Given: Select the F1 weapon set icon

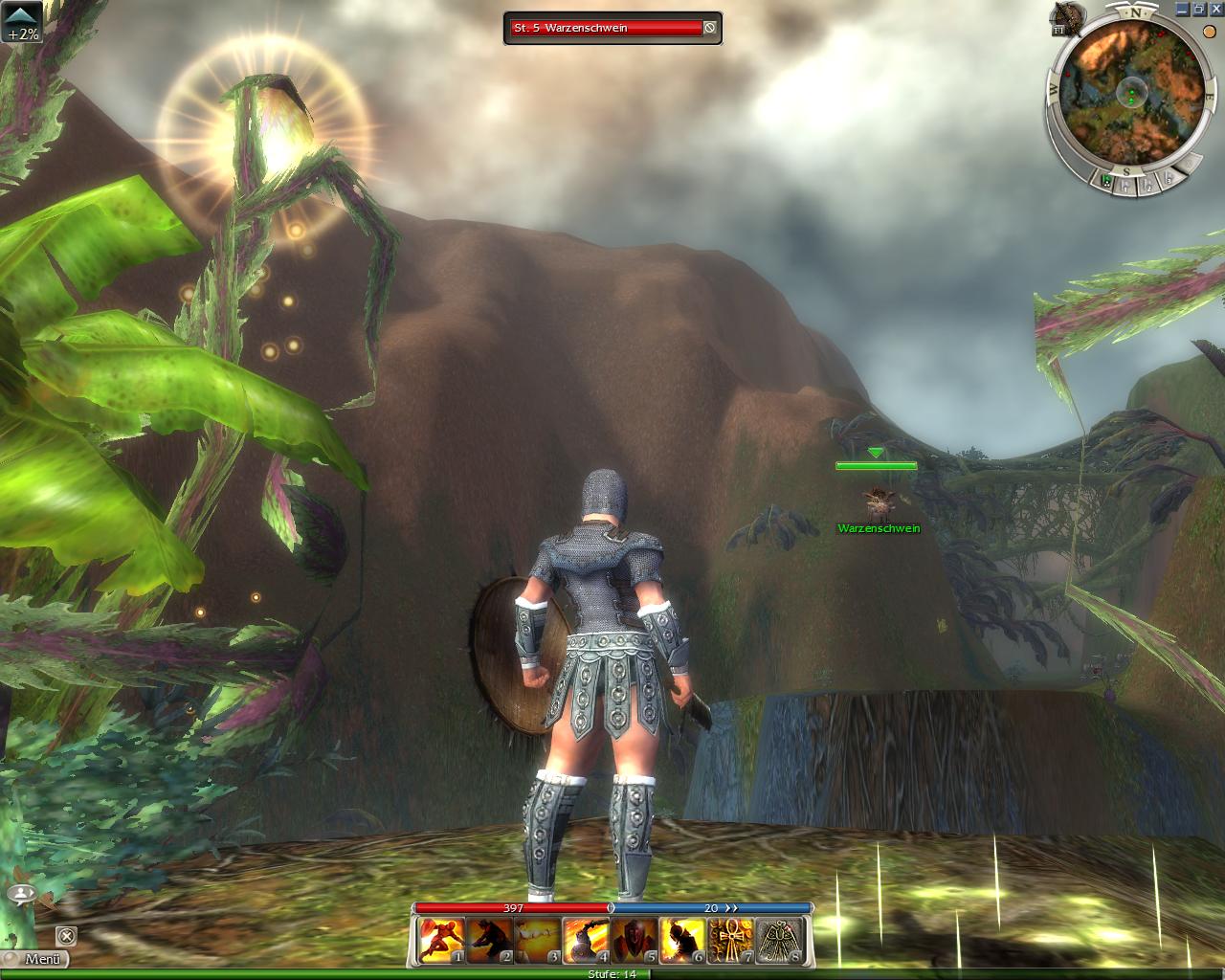Looking at the screenshot, I should tap(1064, 19).
